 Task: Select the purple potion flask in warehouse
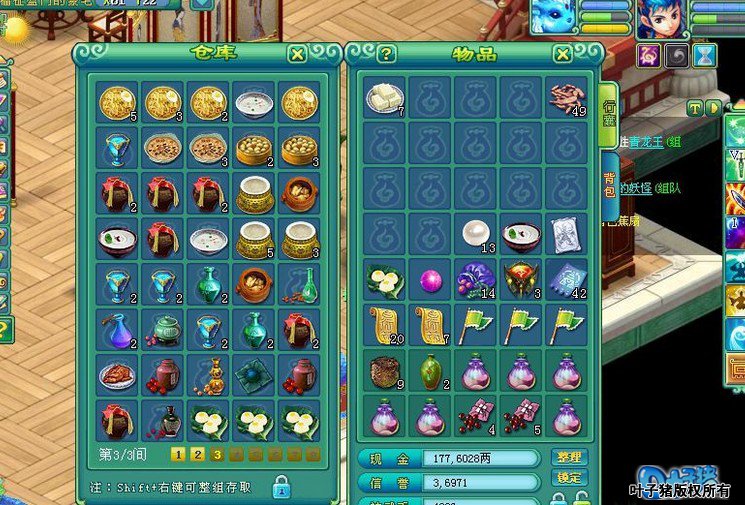(x=117, y=329)
